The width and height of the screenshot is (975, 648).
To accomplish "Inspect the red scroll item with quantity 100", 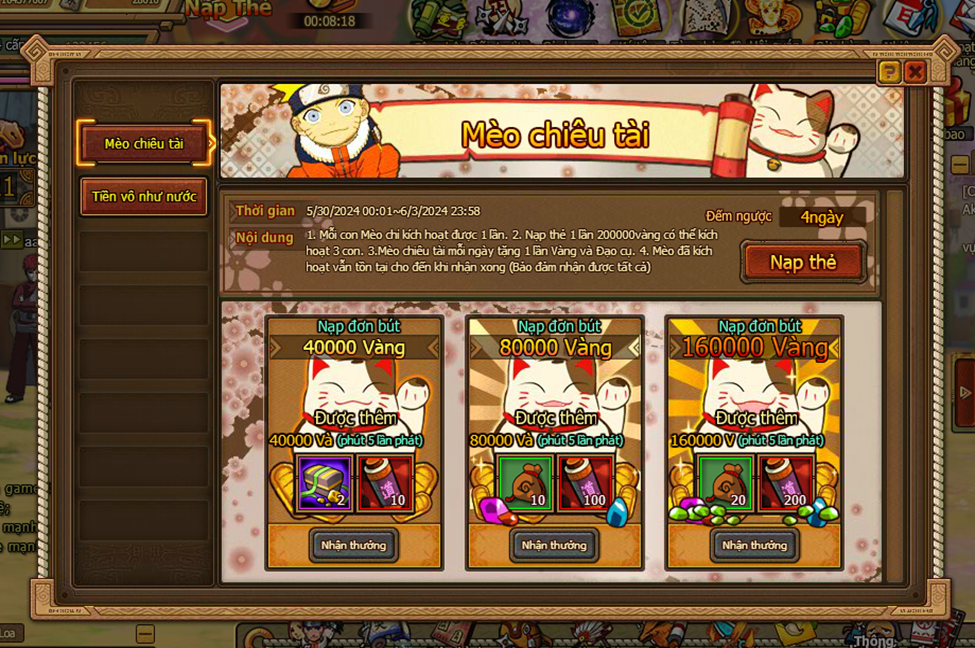I will tap(585, 484).
